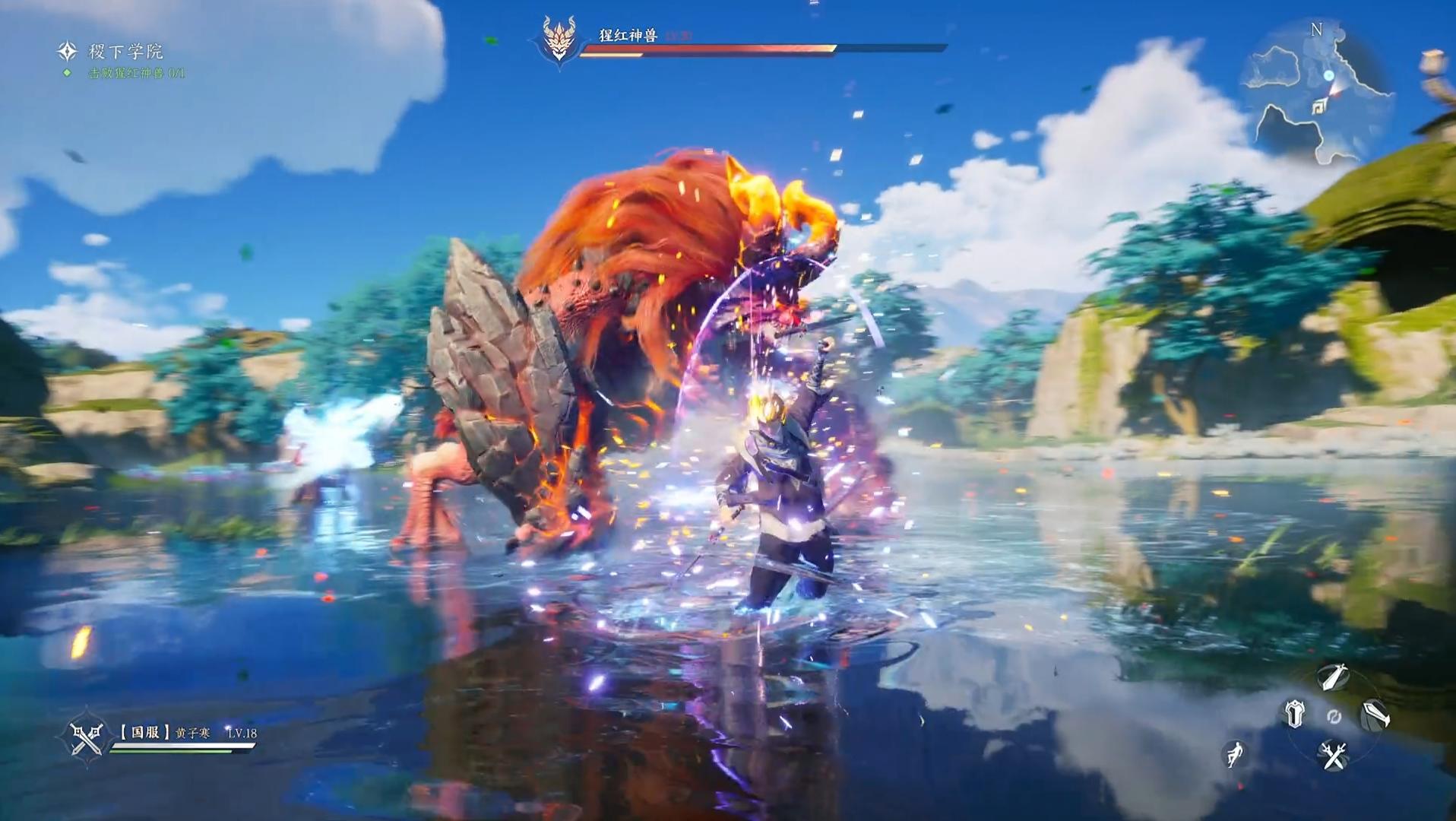The width and height of the screenshot is (1456, 821).
Task: Activate the weapon-swap icon on the right
Action: click(1375, 715)
